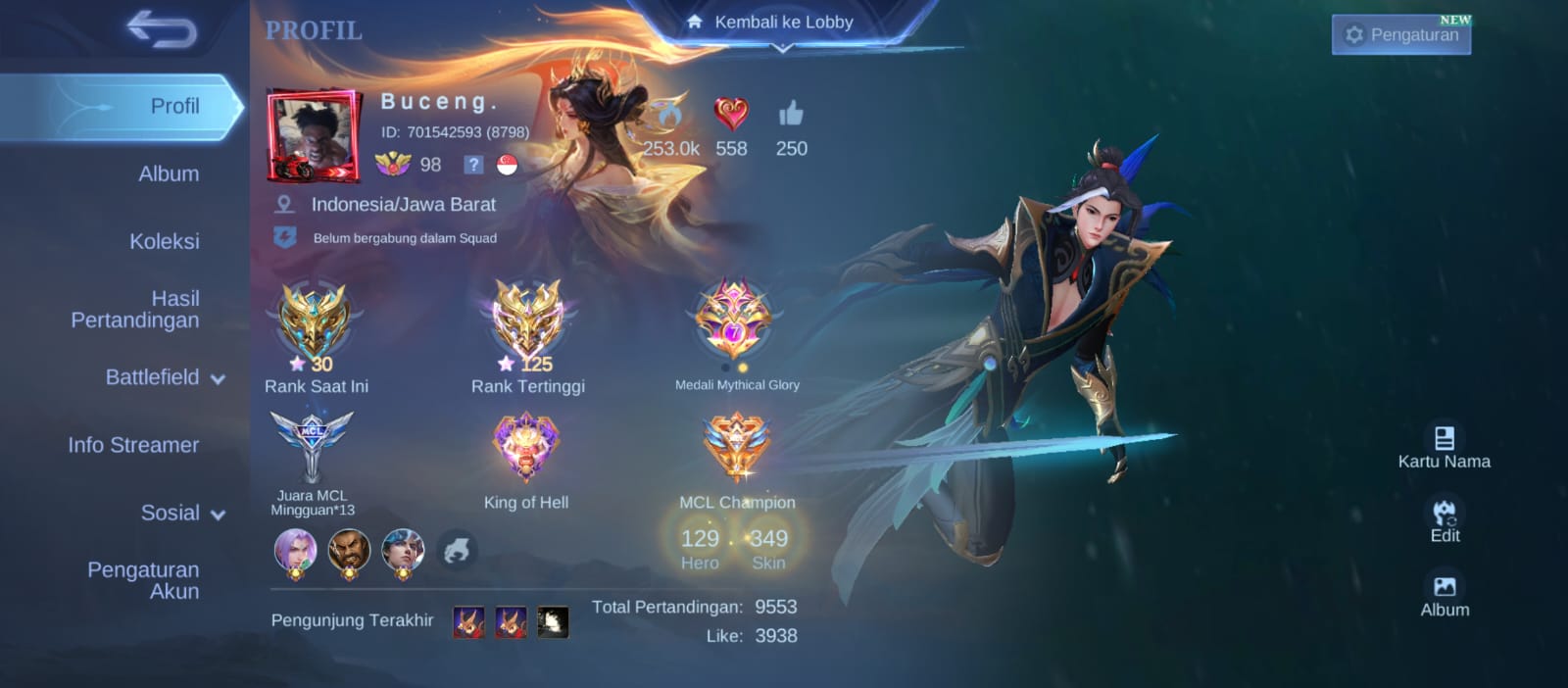
Task: Open the Koleksi tab
Action: (x=164, y=242)
